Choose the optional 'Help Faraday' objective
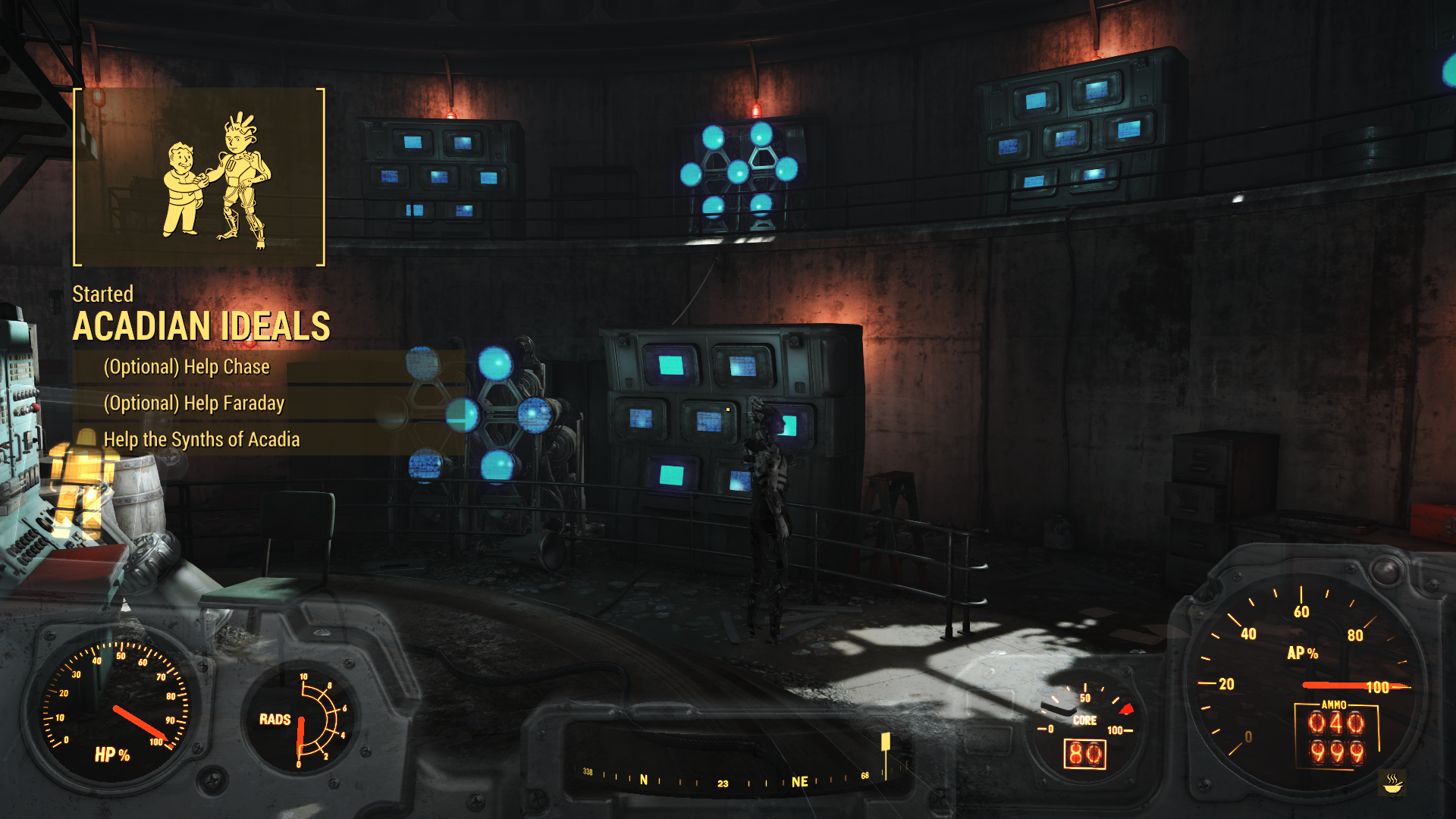The image size is (1456, 819). click(193, 403)
